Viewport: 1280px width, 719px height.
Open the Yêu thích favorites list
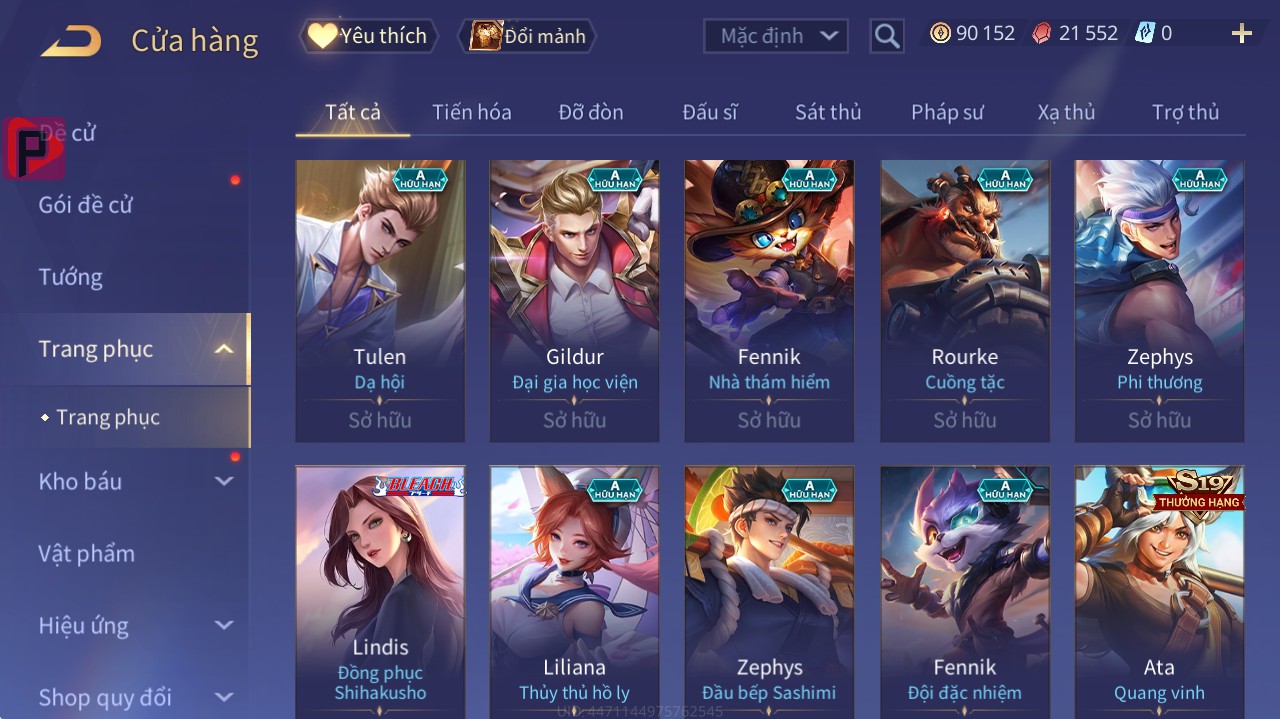(x=367, y=36)
